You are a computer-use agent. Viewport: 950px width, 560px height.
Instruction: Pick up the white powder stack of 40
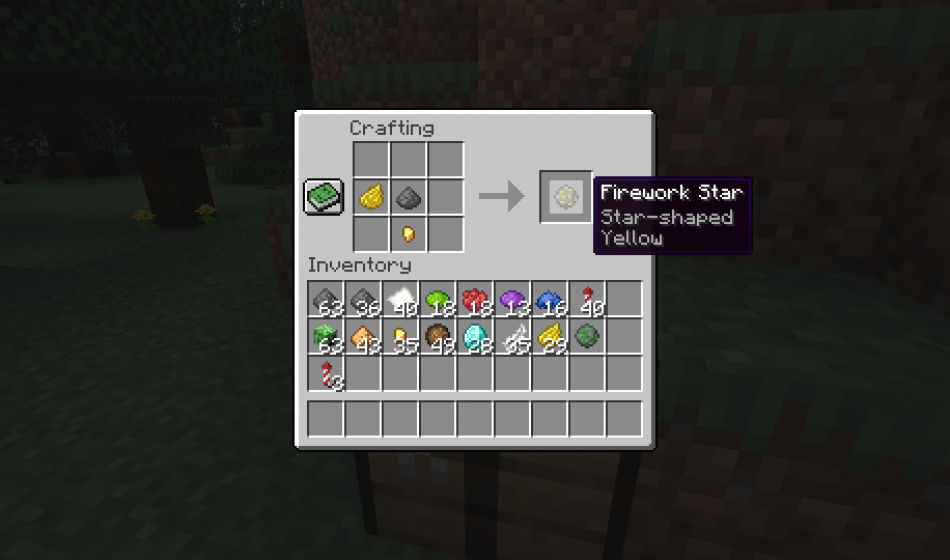(400, 299)
